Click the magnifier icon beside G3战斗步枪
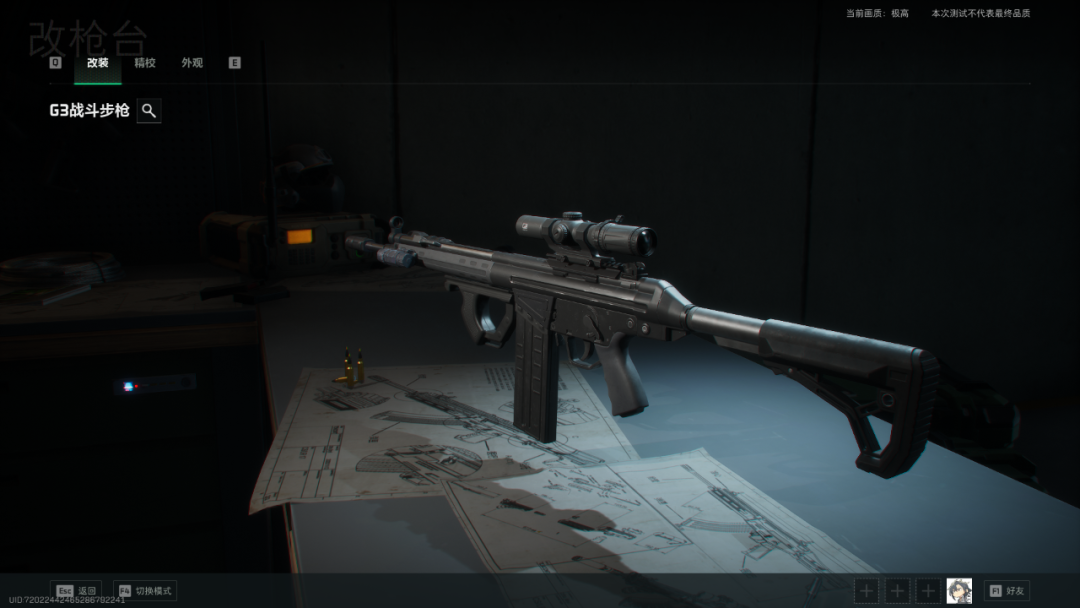Screen dimensions: 1080x608 point(149,111)
